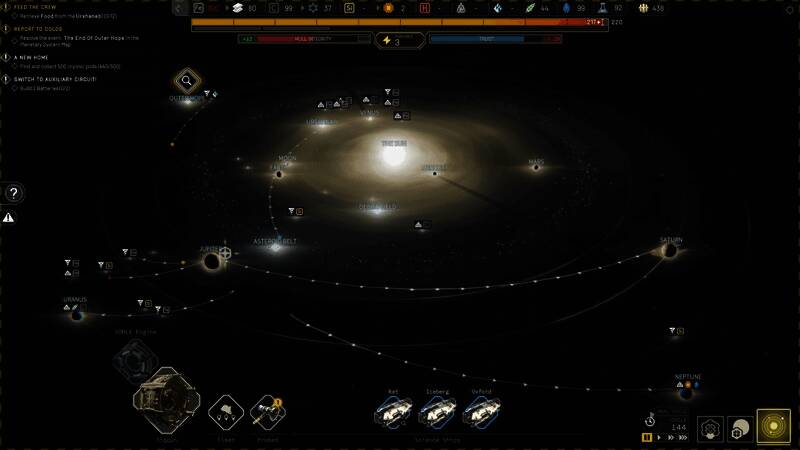Select Neptune on the system map
This screenshot has height=450, width=800.
[688, 390]
